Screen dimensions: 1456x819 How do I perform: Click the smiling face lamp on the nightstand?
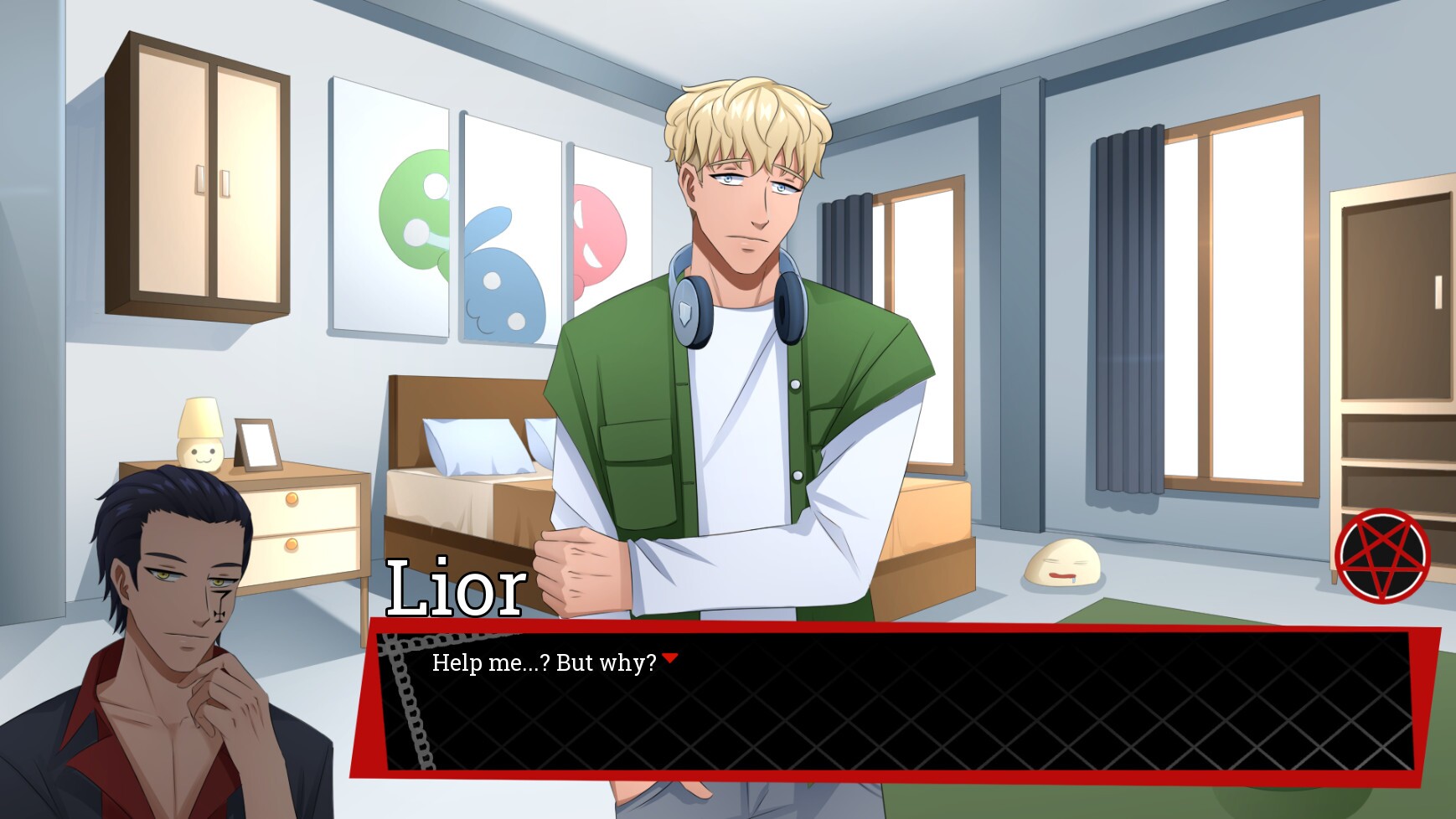199,435
